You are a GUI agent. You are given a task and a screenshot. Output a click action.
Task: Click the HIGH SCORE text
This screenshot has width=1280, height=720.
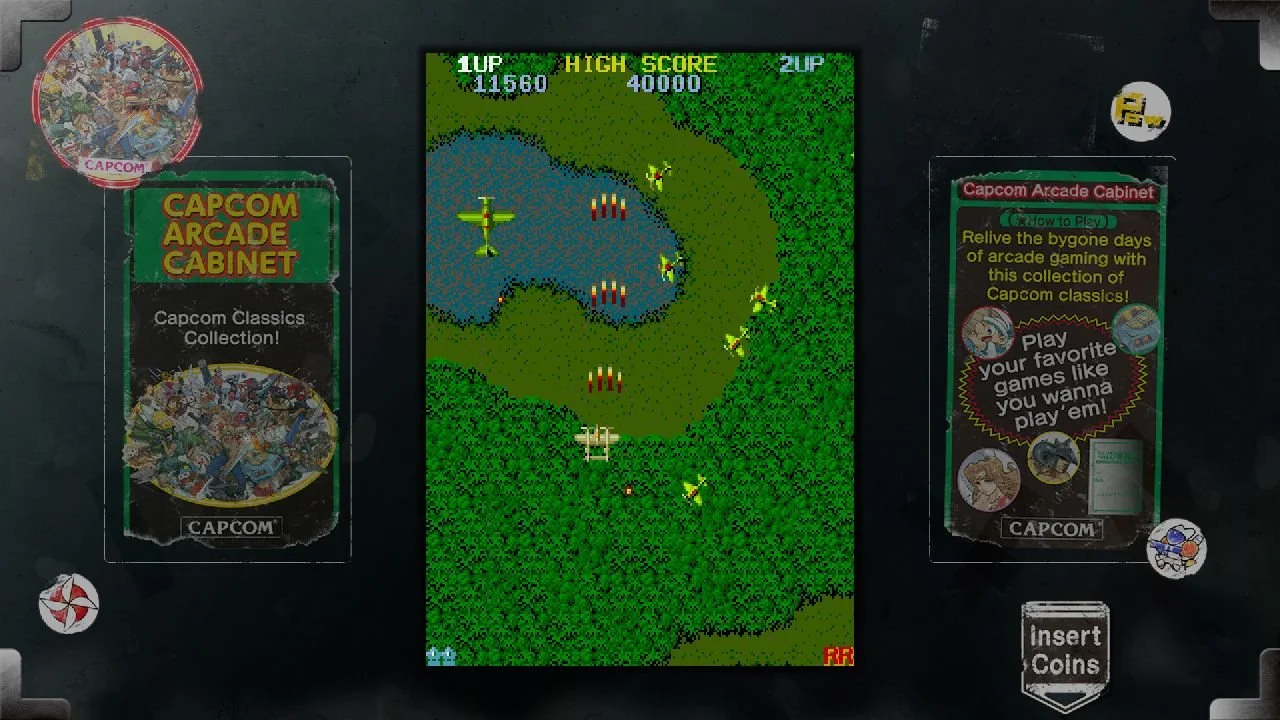tap(641, 63)
